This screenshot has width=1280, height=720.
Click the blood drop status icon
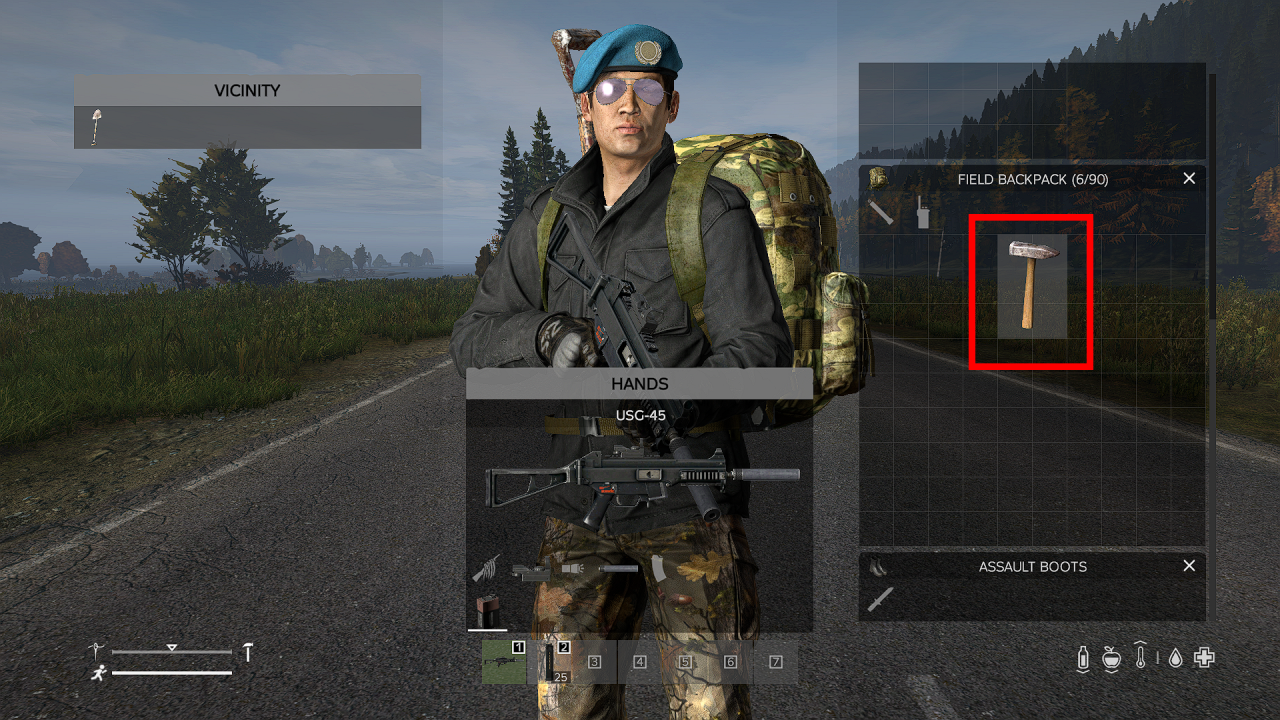pyautogui.click(x=1175, y=658)
